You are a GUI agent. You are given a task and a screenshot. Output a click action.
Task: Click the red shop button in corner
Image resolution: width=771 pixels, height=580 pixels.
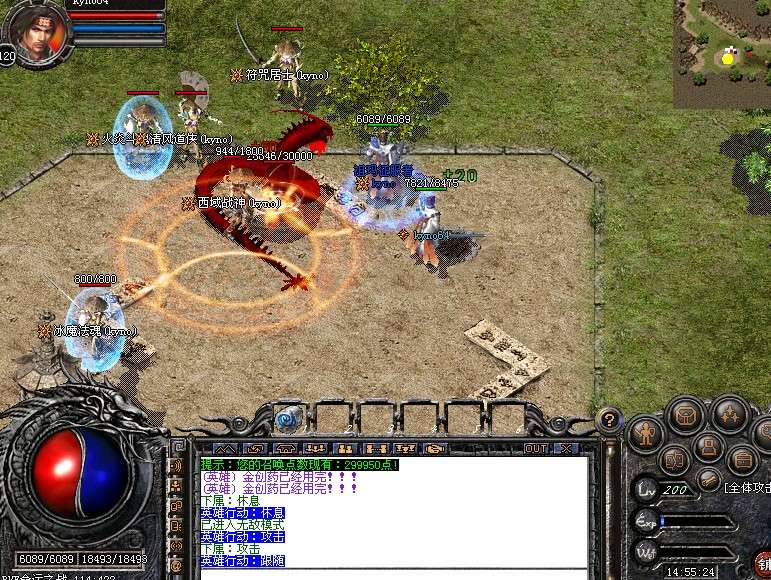(x=762, y=563)
